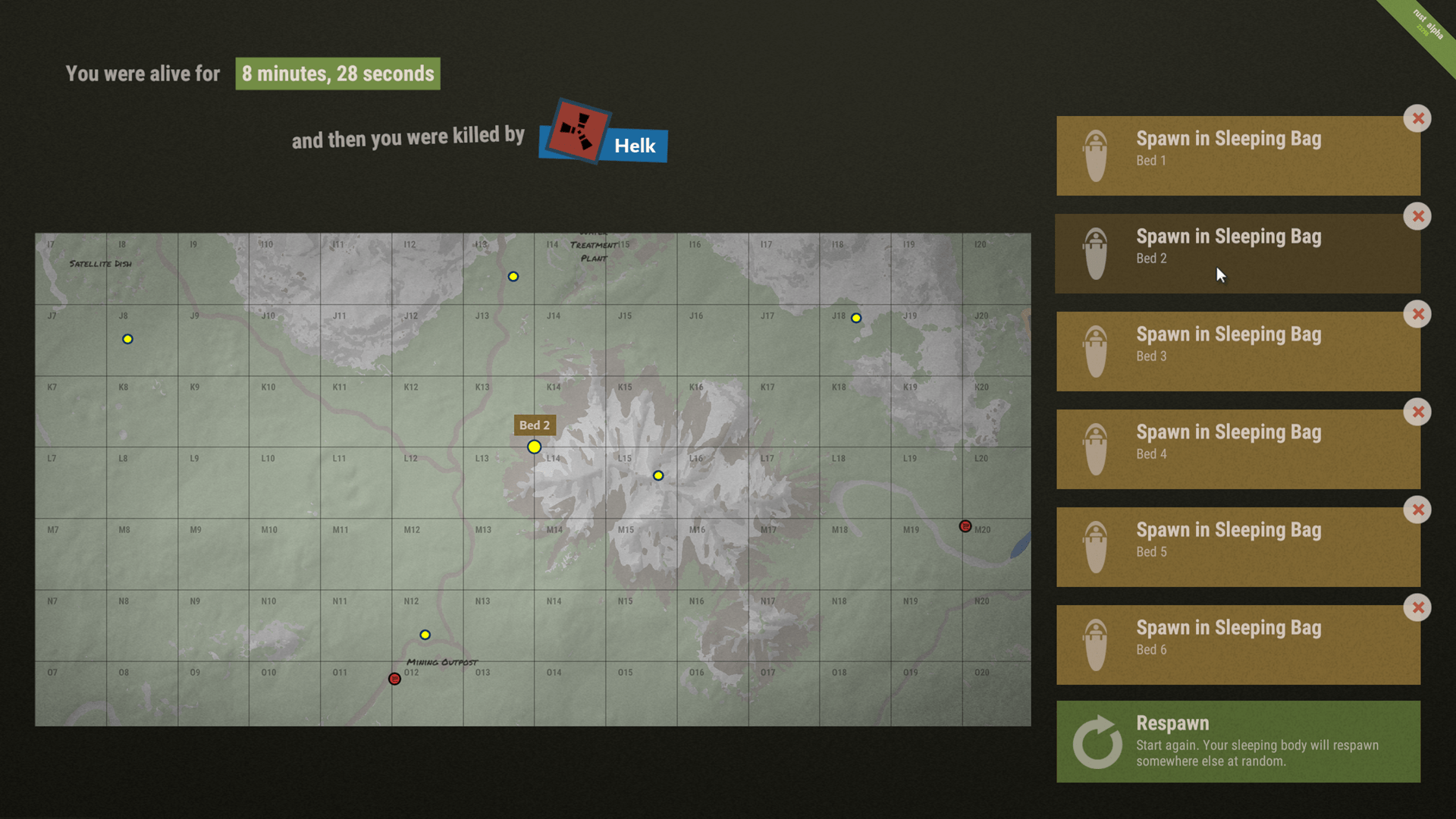Click the Helk killer name badge
Viewport: 1456px width, 819px height.
[x=634, y=146]
